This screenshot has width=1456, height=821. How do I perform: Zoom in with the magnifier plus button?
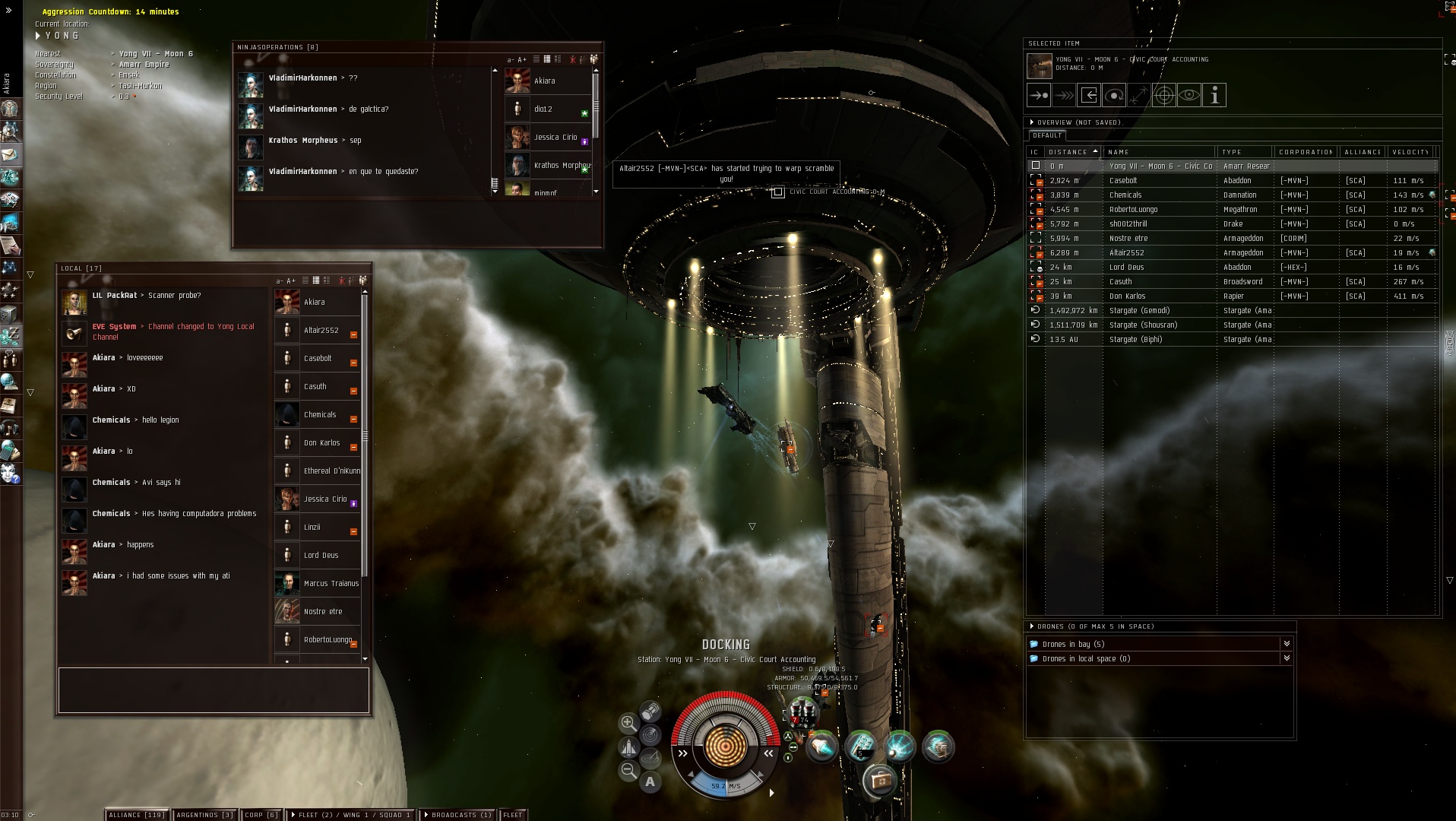coord(628,723)
